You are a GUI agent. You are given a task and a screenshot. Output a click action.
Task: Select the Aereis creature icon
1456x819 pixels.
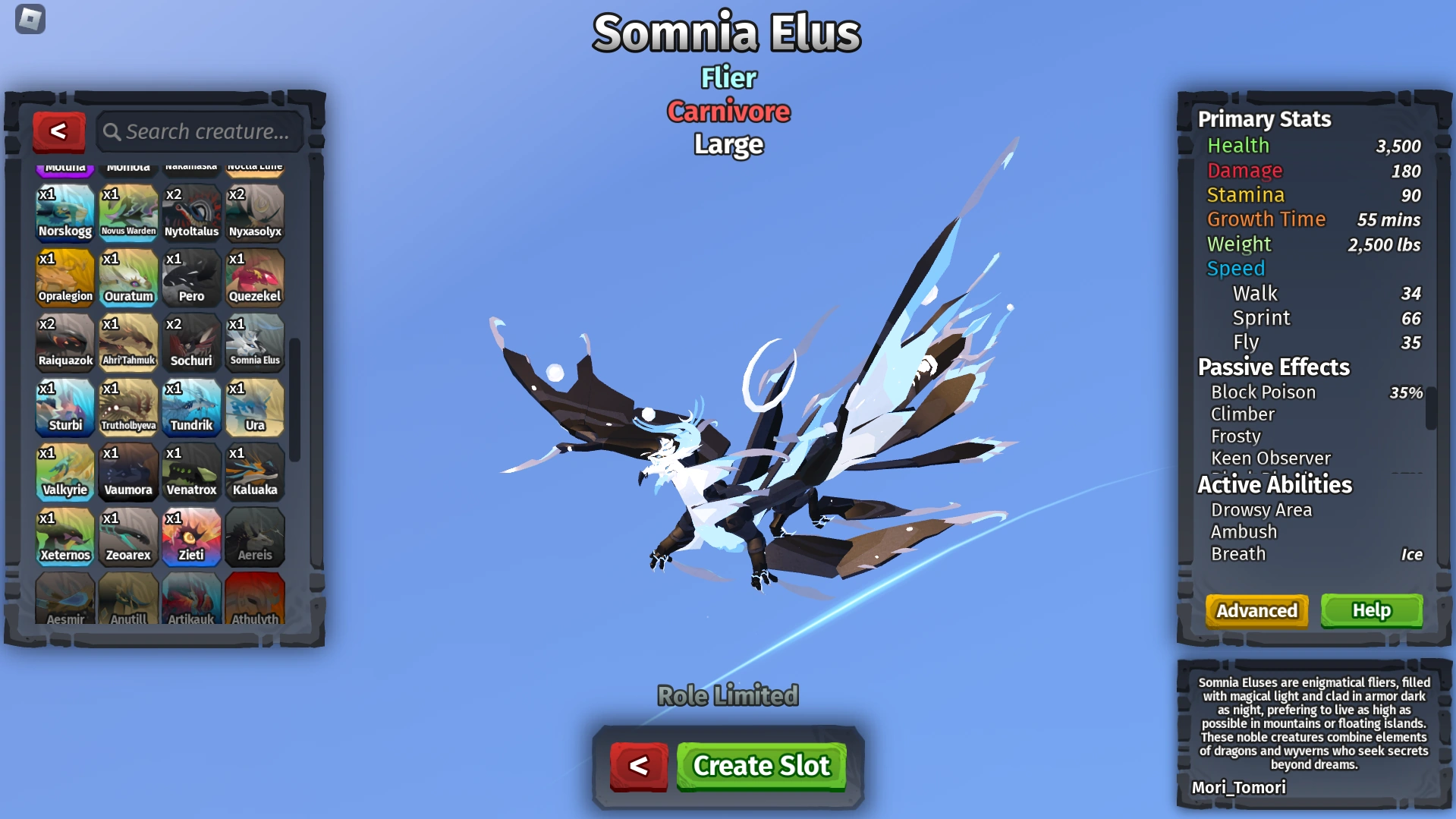[x=255, y=537]
